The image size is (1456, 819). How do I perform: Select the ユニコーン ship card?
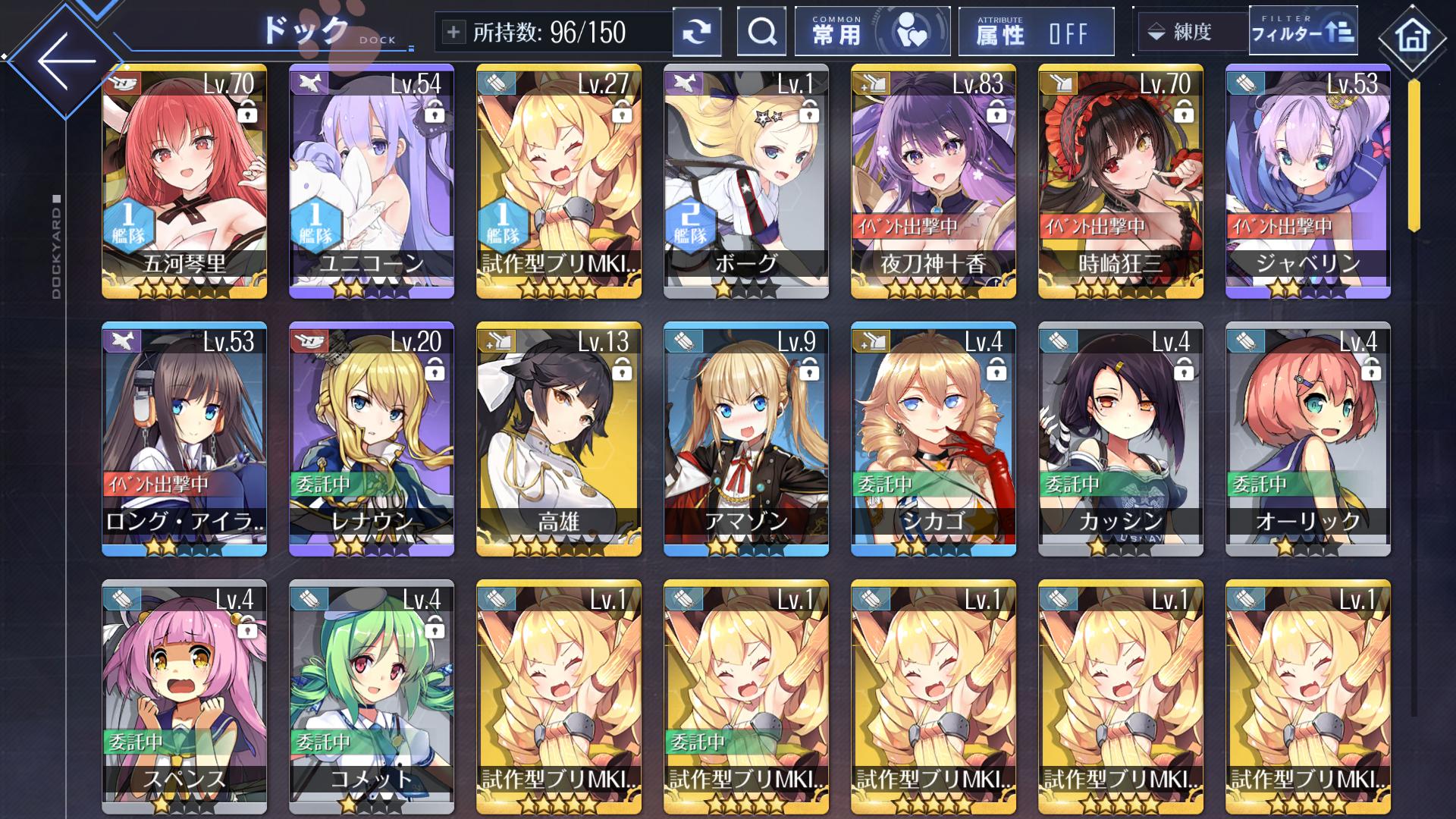(x=372, y=182)
